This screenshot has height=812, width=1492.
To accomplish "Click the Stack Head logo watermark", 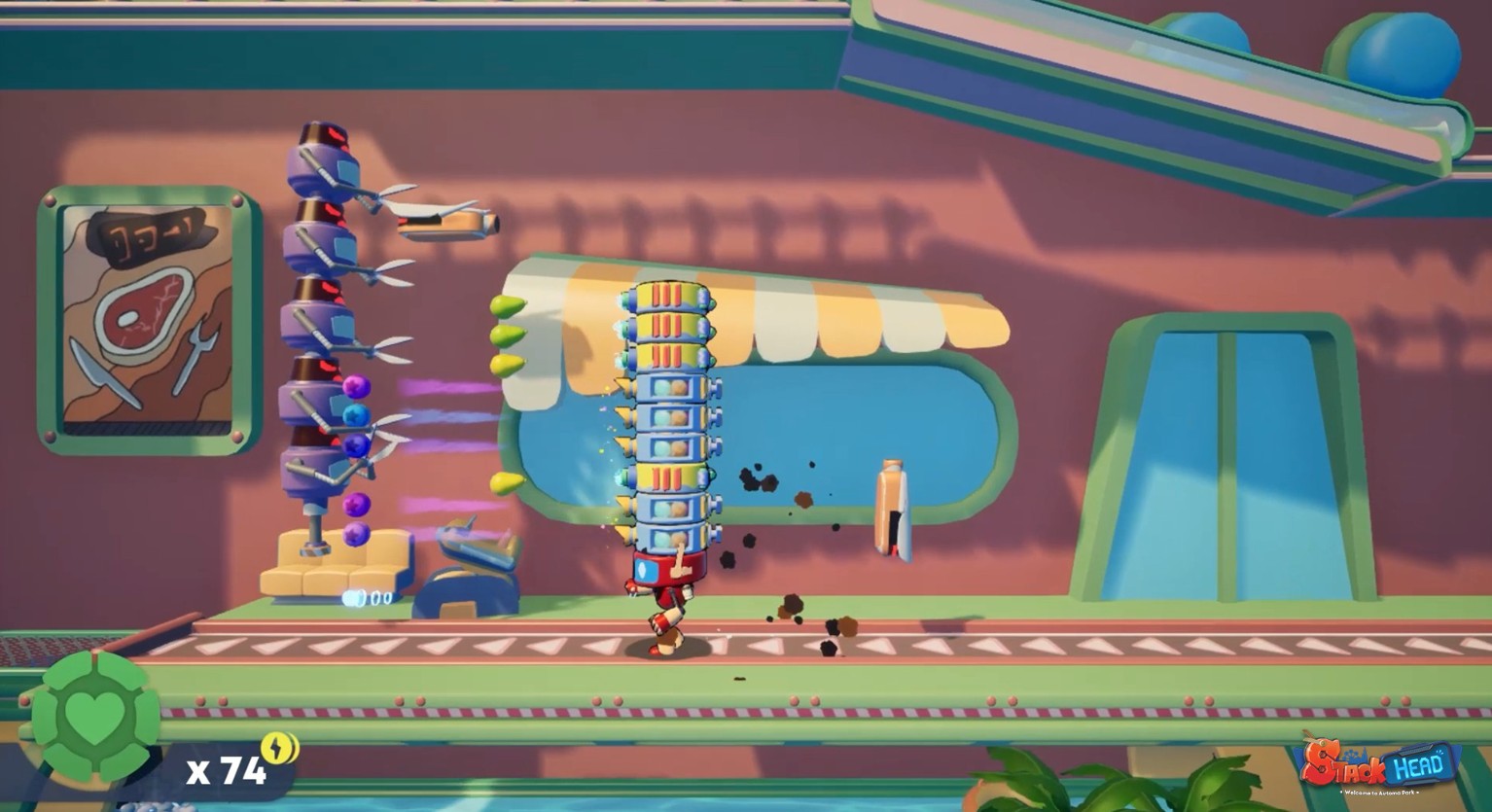I will pos(1379,764).
